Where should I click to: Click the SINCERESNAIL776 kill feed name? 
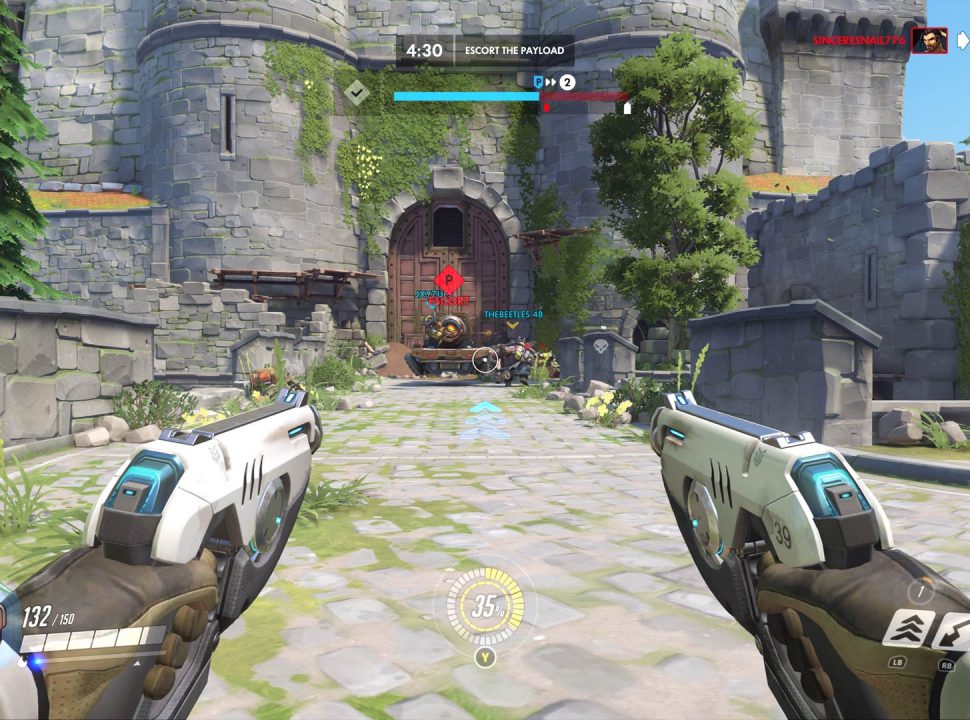pyautogui.click(x=859, y=41)
